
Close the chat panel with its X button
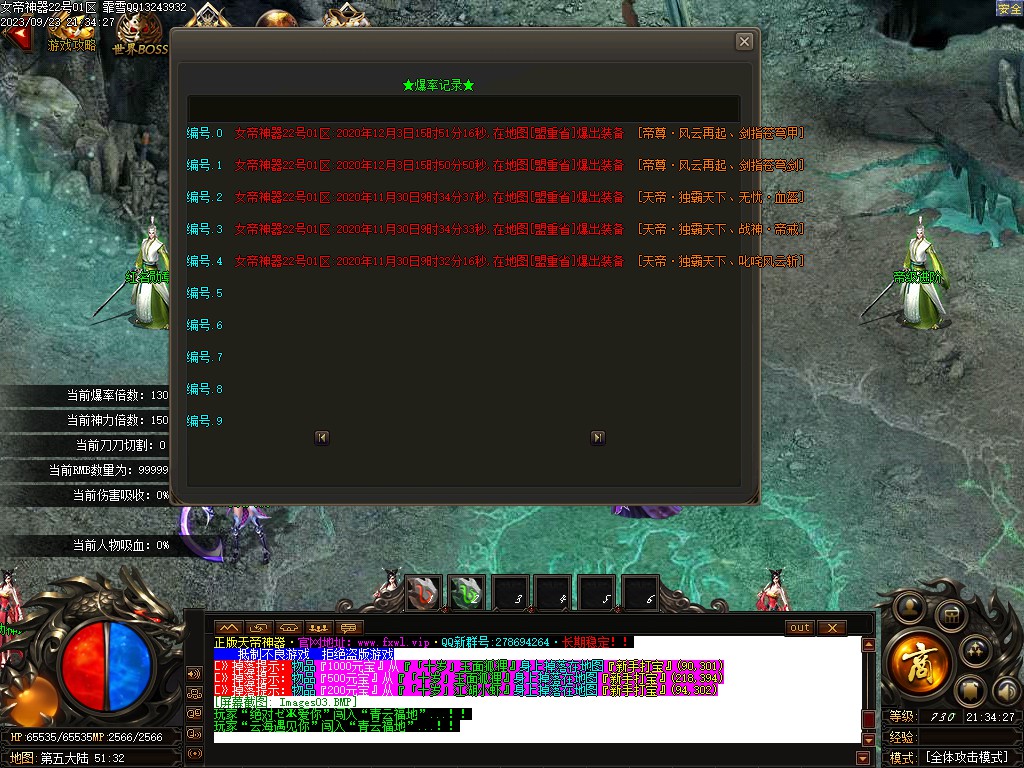(831, 628)
